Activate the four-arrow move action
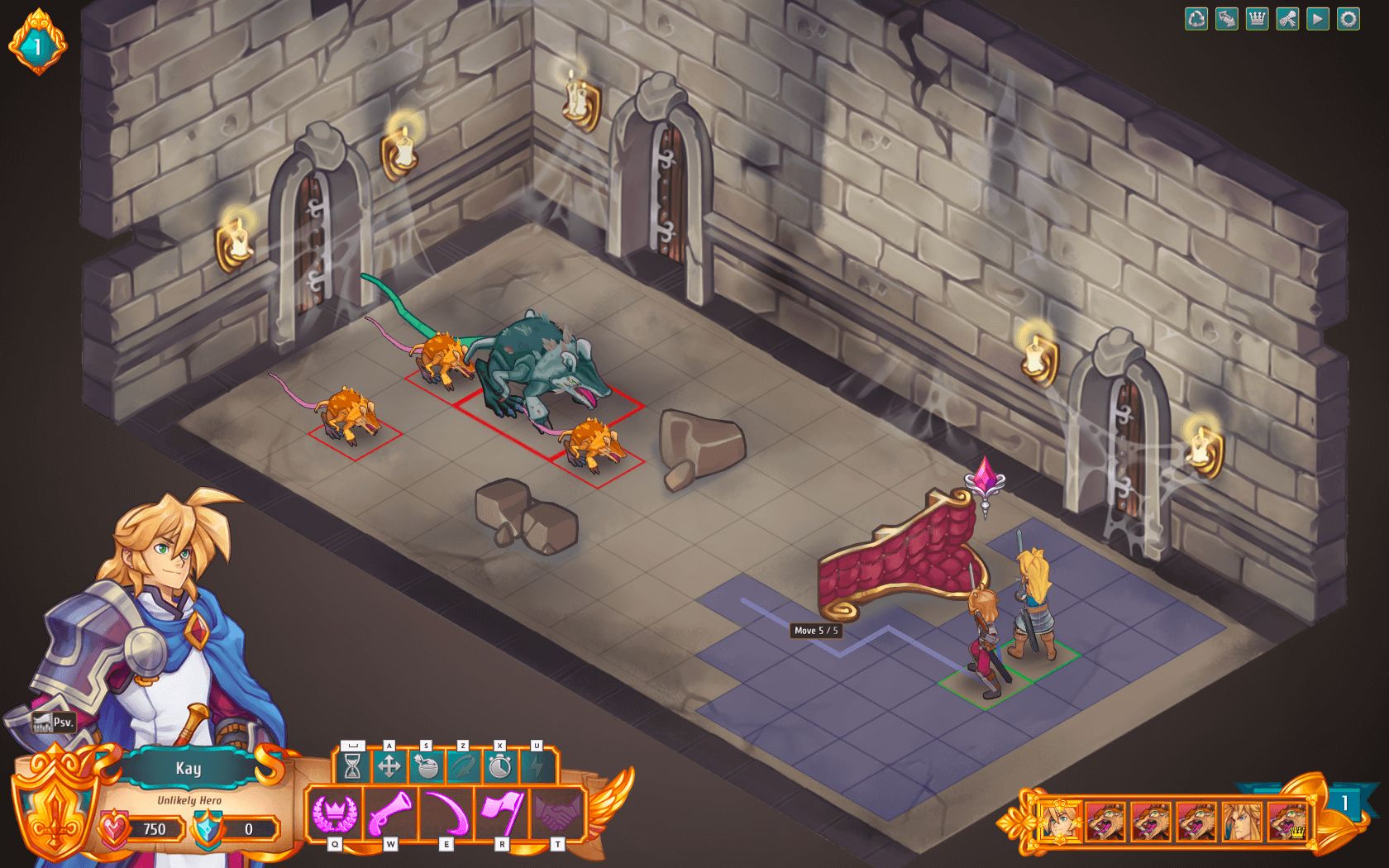1389x868 pixels. coord(389,767)
